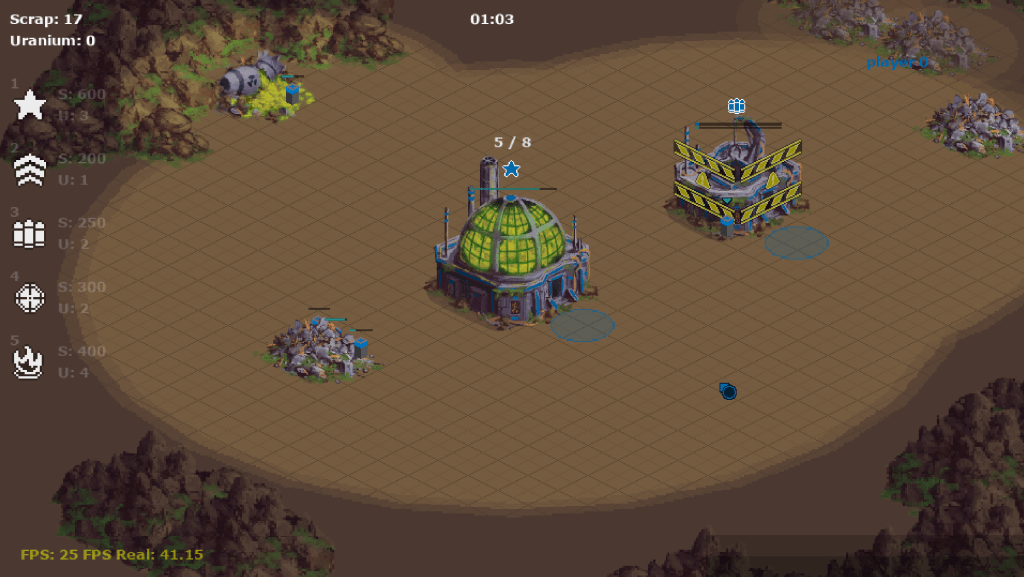Select the green dome headquarters building
Screen dimensions: 1024x577
[x=512, y=252]
